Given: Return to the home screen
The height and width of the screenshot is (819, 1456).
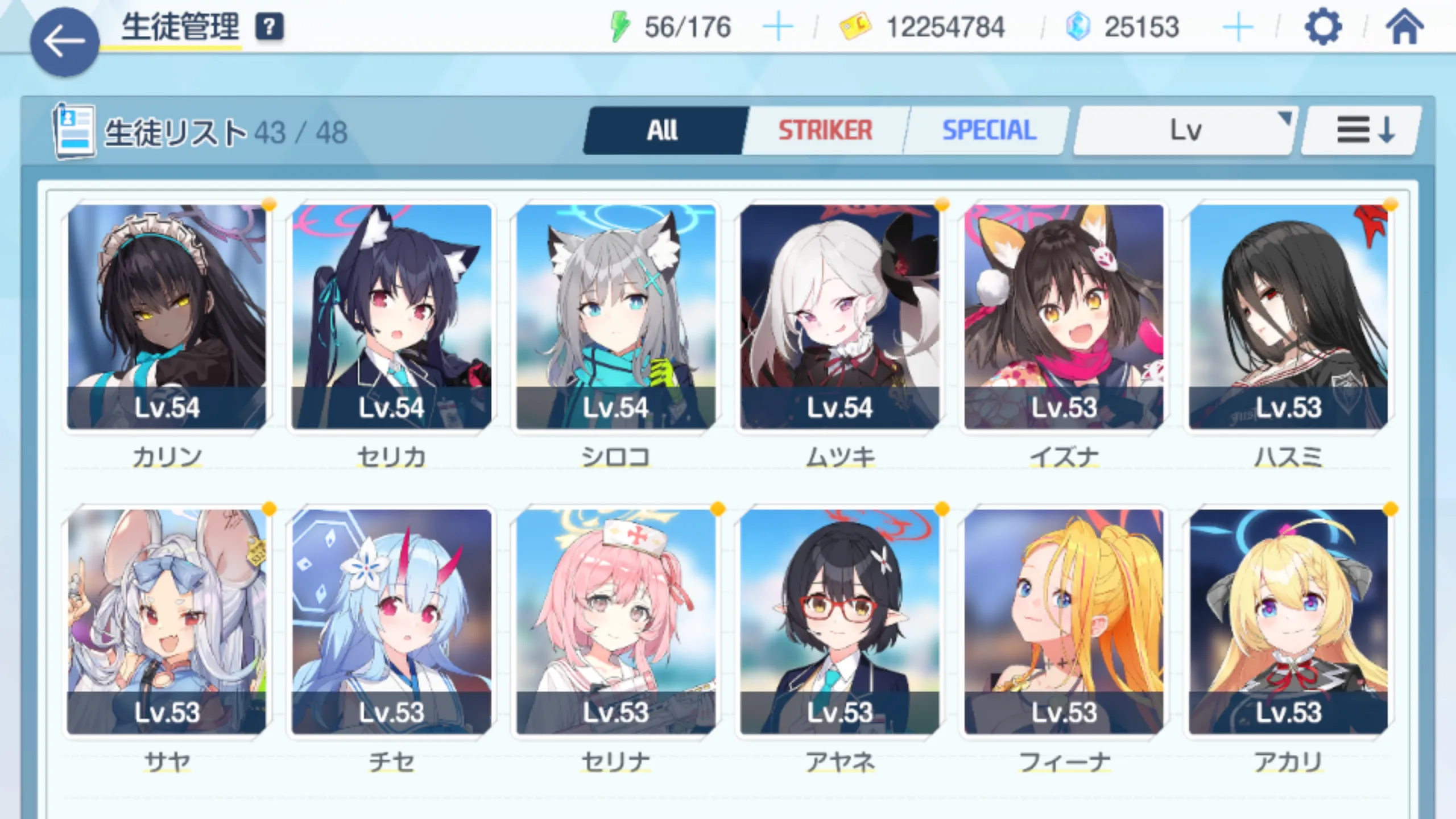Looking at the screenshot, I should pos(1404,27).
